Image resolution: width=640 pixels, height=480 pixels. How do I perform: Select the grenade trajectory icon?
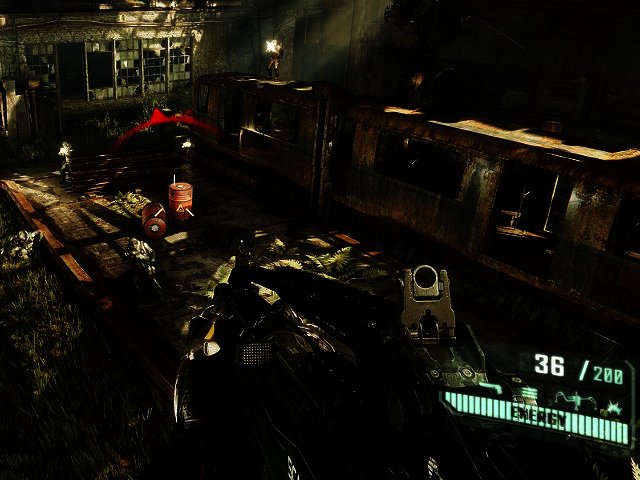pyautogui.click(x=576, y=398)
